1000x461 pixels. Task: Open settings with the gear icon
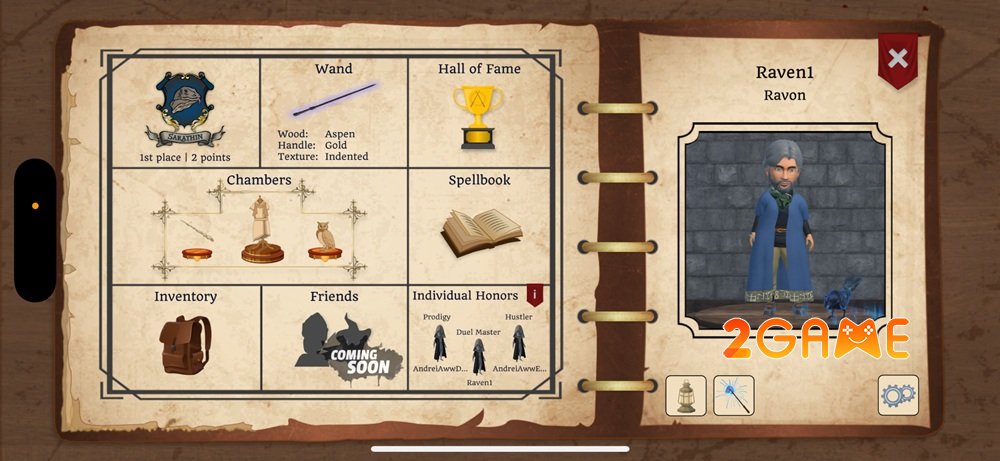click(x=897, y=395)
